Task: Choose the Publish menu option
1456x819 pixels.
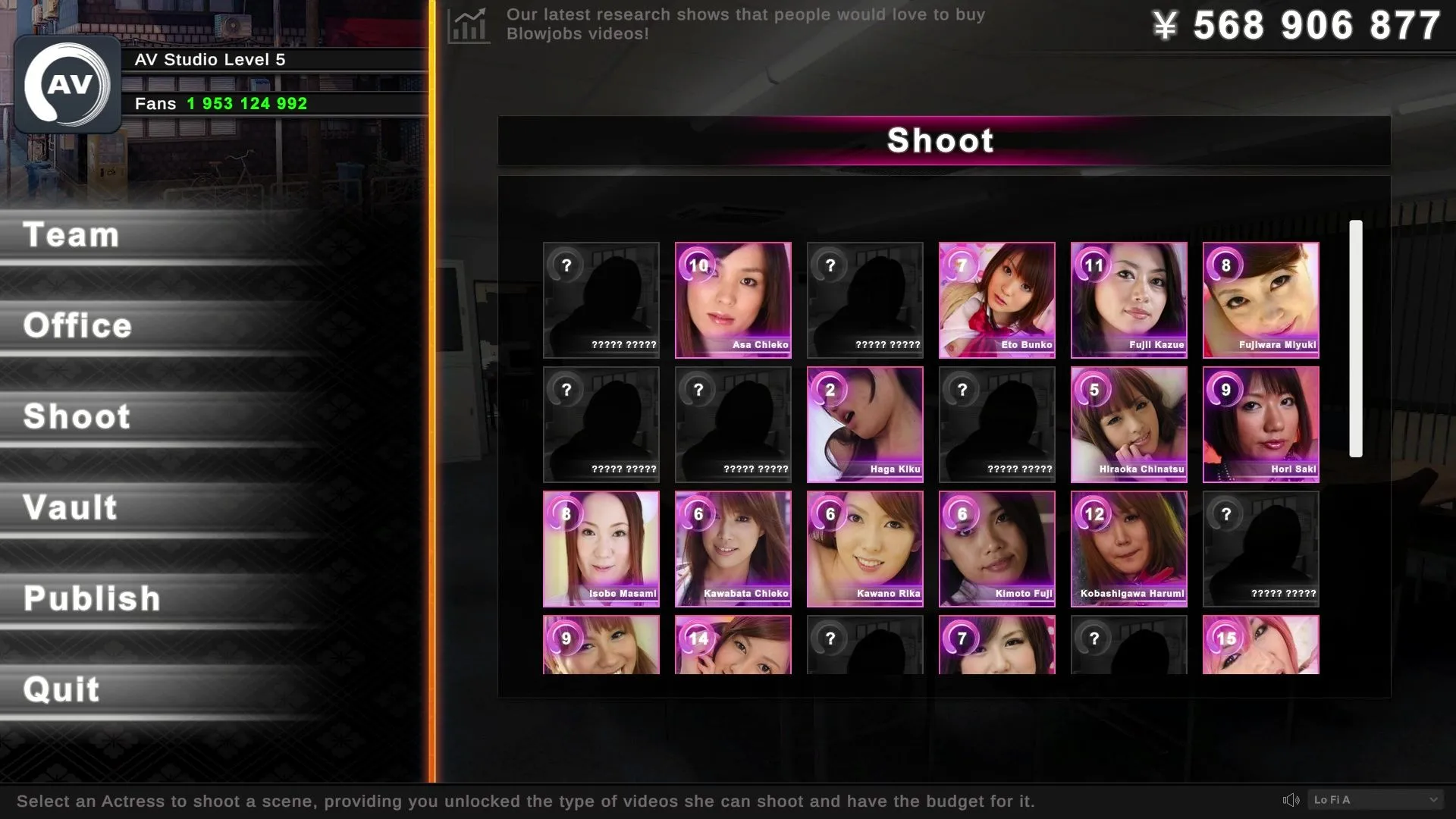Action: point(92,599)
